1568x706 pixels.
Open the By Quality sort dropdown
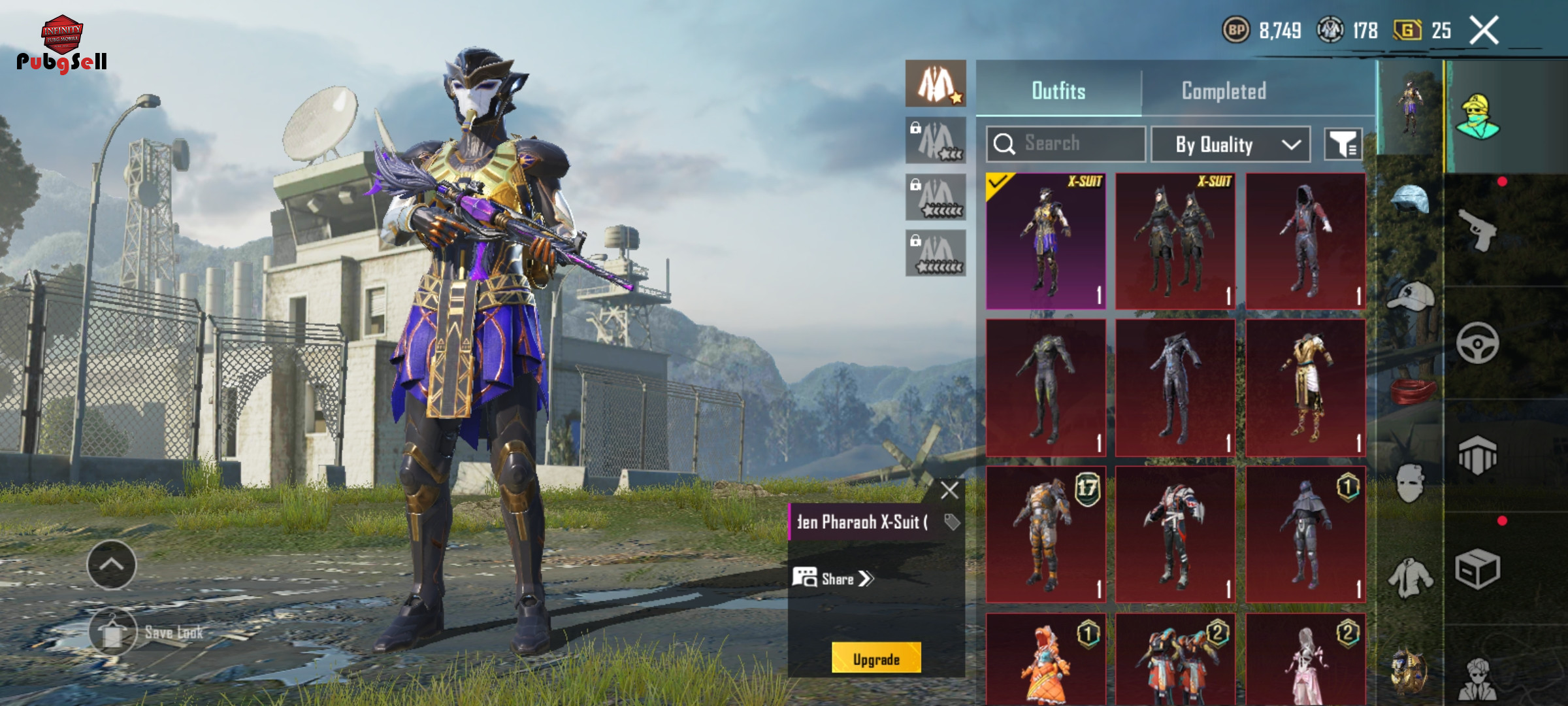(1230, 144)
